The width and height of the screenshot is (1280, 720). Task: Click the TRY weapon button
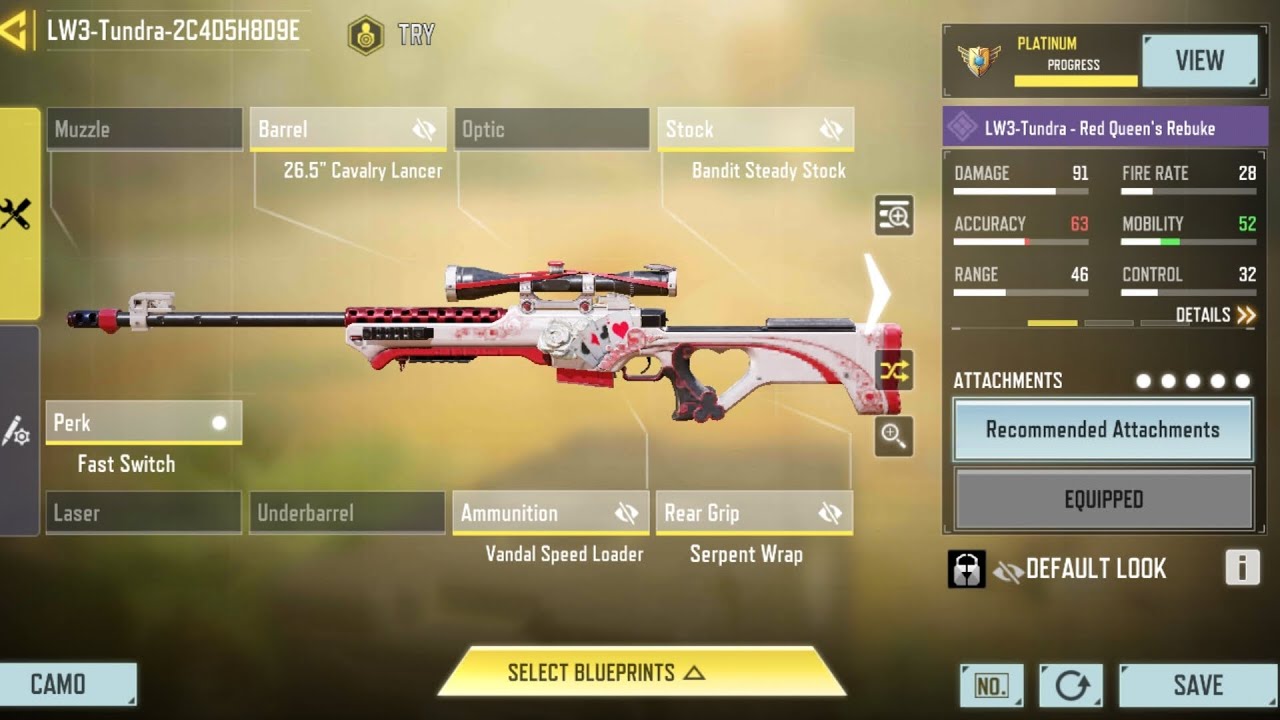[392, 35]
